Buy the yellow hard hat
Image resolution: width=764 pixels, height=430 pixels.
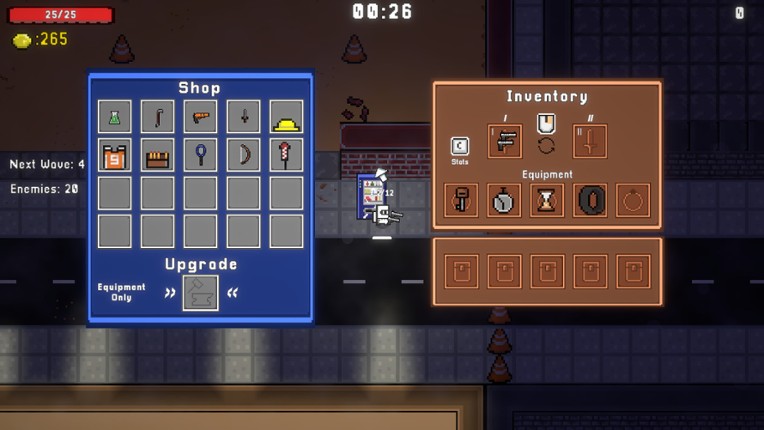(x=287, y=117)
